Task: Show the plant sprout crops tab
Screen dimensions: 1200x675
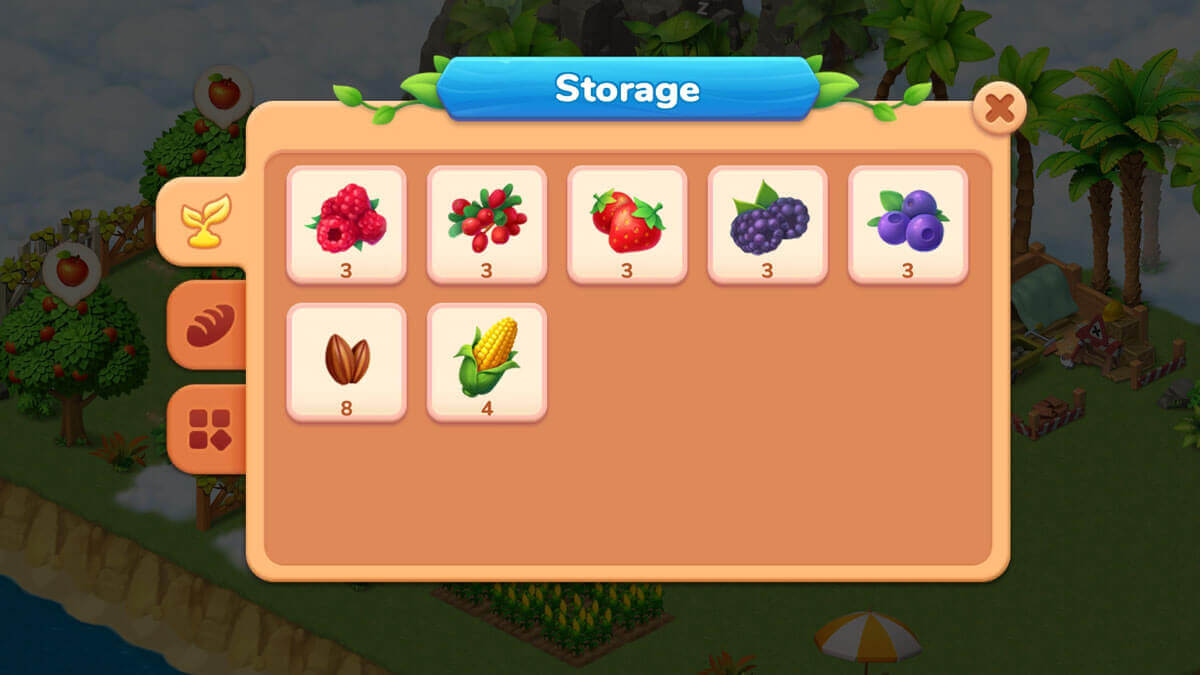Action: (205, 221)
